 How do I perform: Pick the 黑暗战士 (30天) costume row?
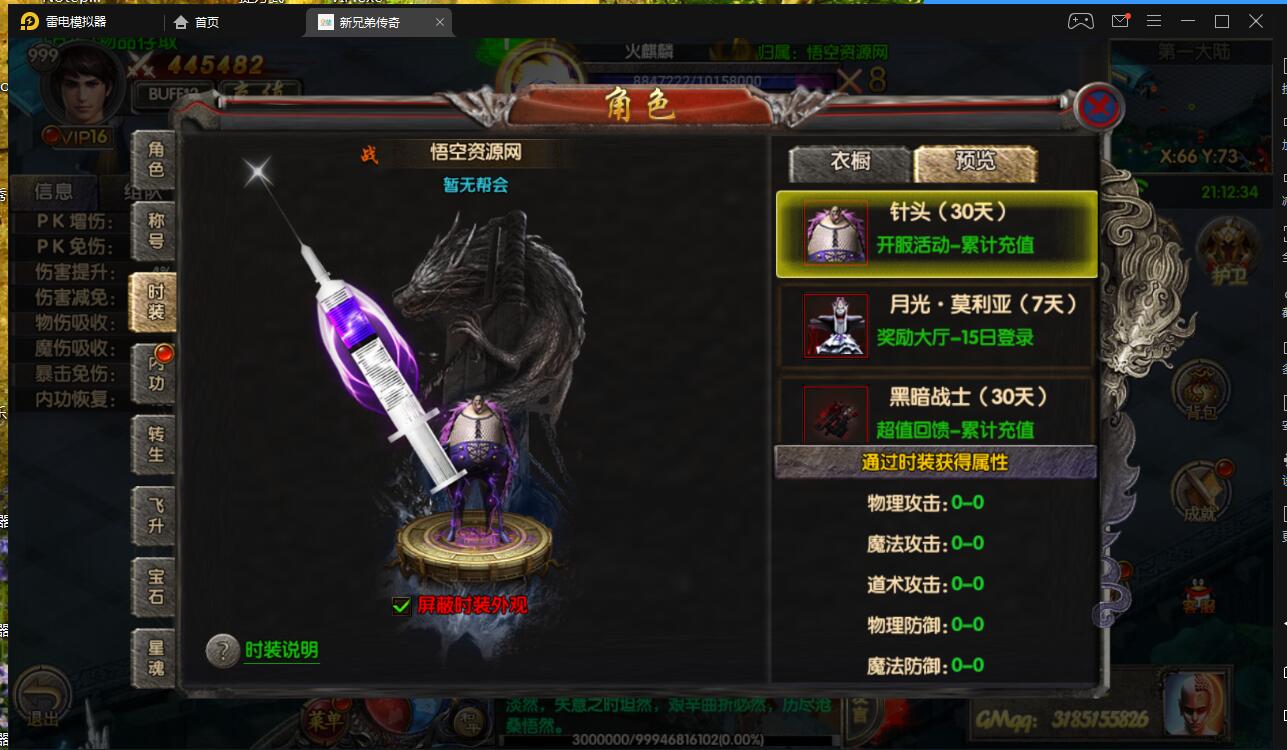pyautogui.click(x=936, y=411)
